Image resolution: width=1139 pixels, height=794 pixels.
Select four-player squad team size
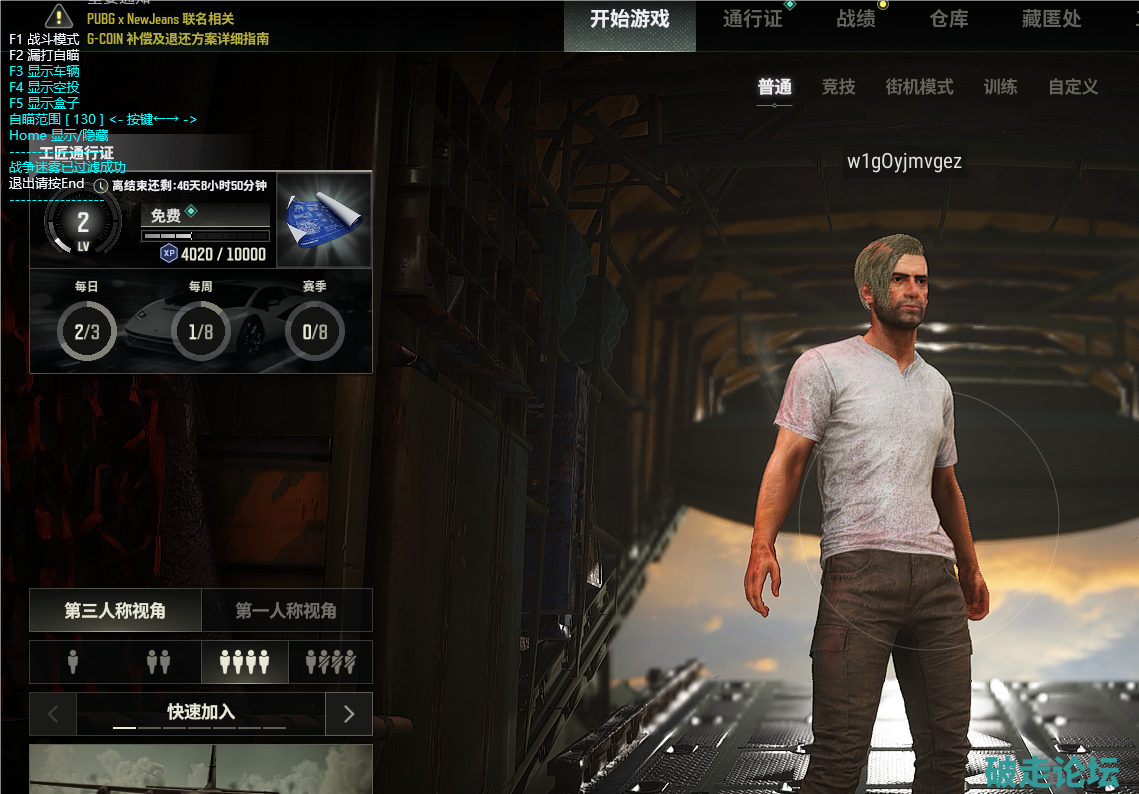244,661
